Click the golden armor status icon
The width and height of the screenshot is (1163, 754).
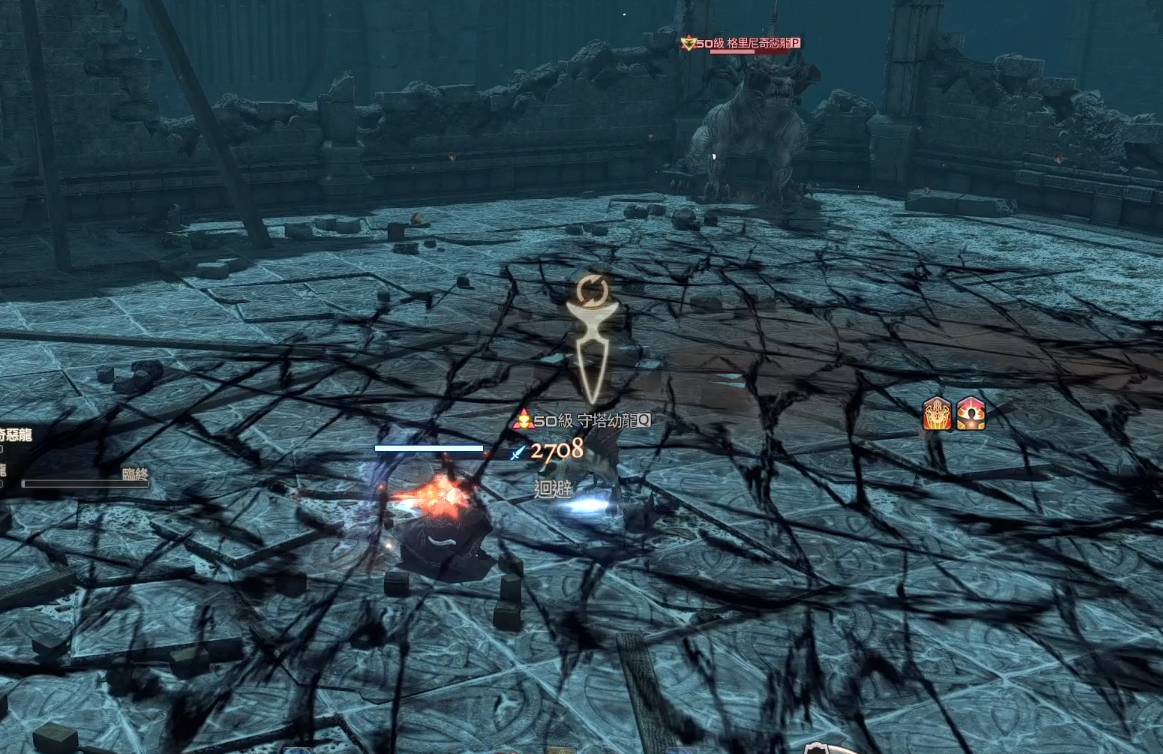937,413
